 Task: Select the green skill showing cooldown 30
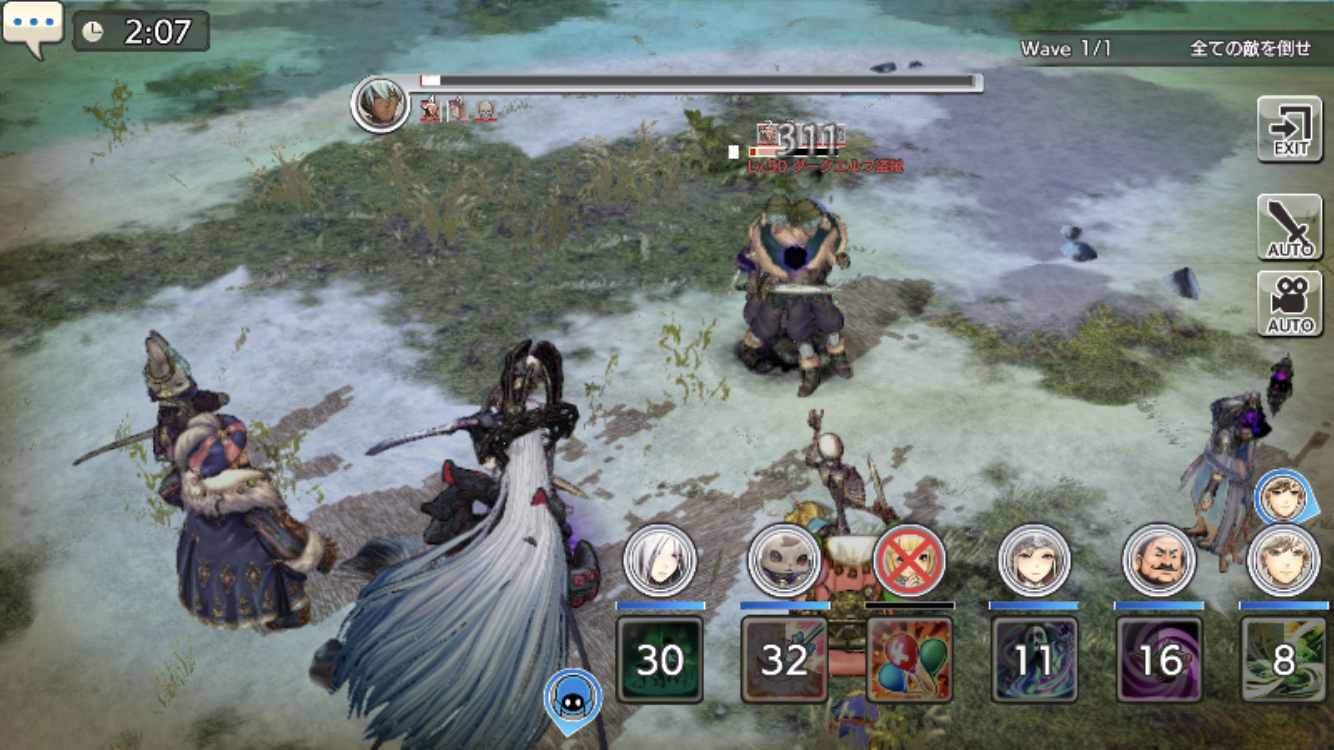point(659,659)
